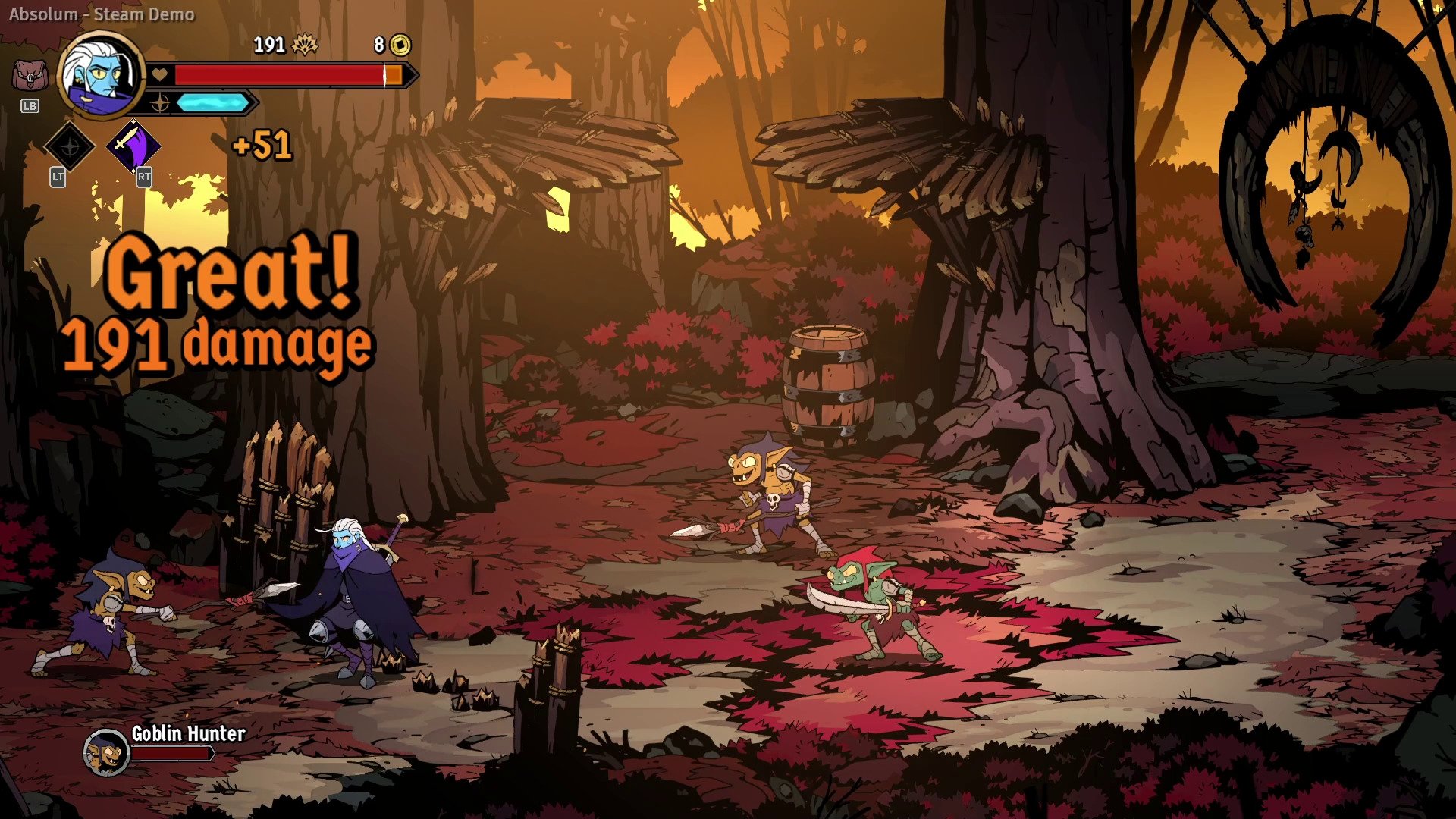Select the dark compass-star ability slot
The image size is (1456, 819).
pyautogui.click(x=70, y=146)
